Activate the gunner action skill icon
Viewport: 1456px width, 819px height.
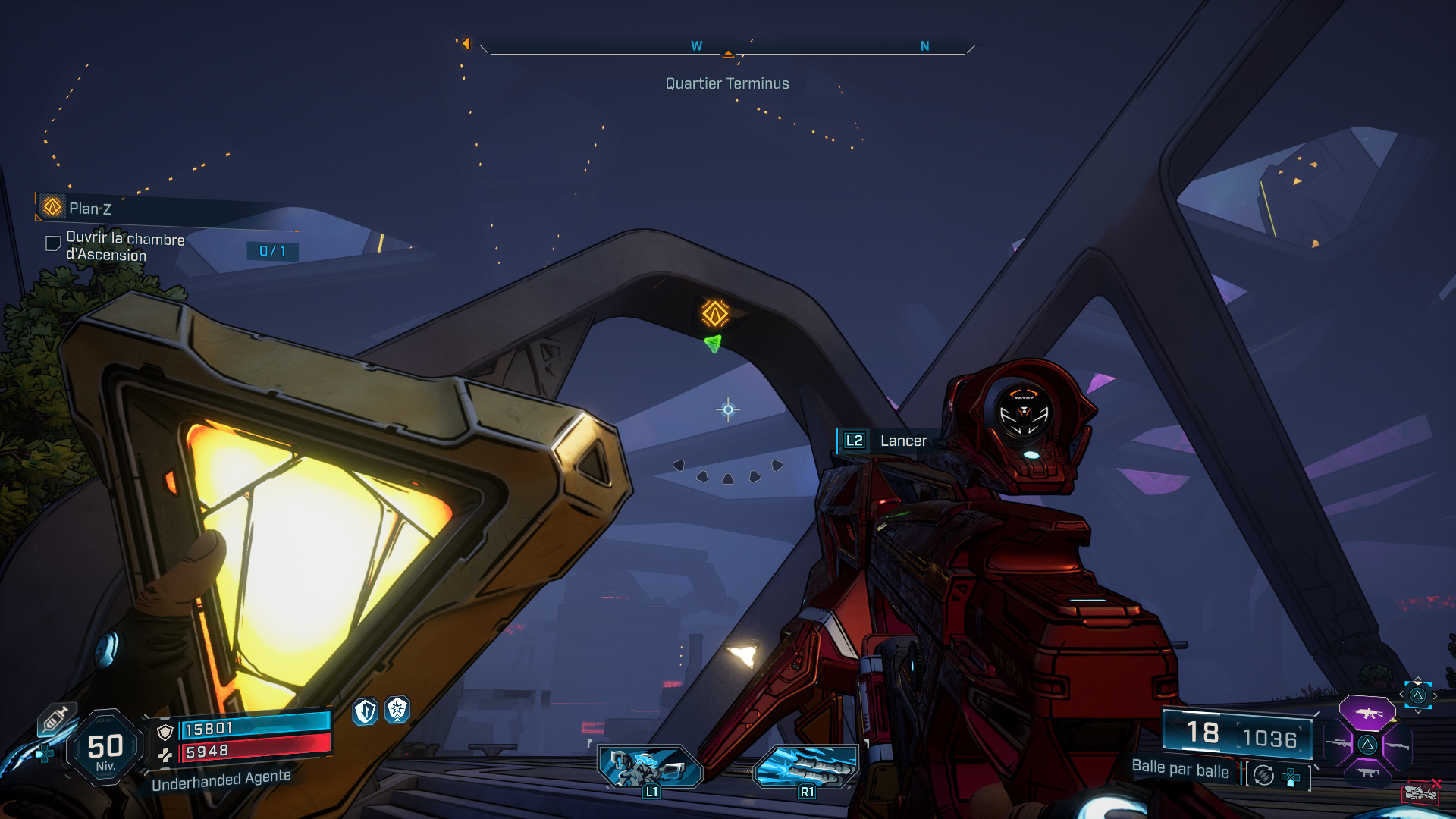[x=650, y=766]
